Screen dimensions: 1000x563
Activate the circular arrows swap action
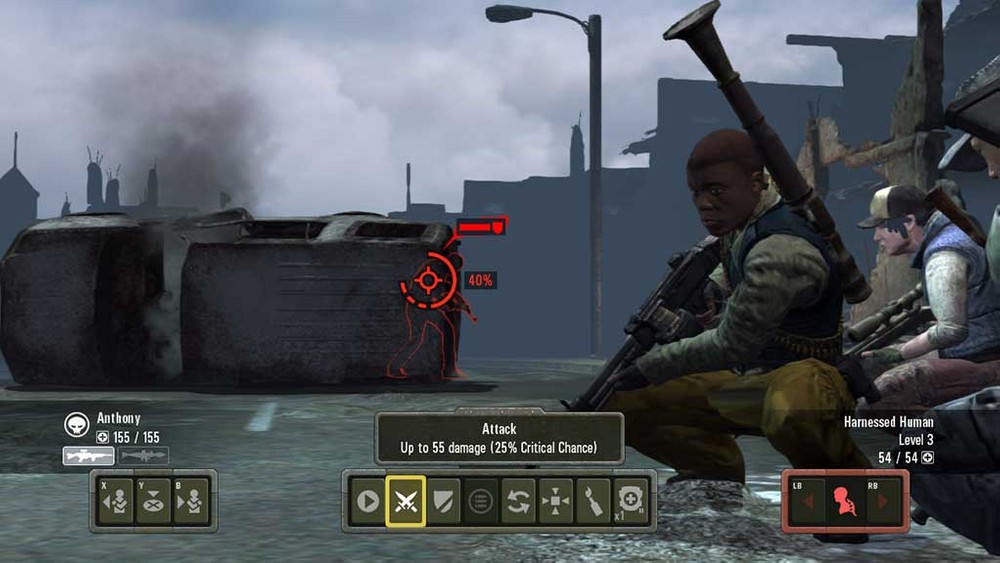518,501
